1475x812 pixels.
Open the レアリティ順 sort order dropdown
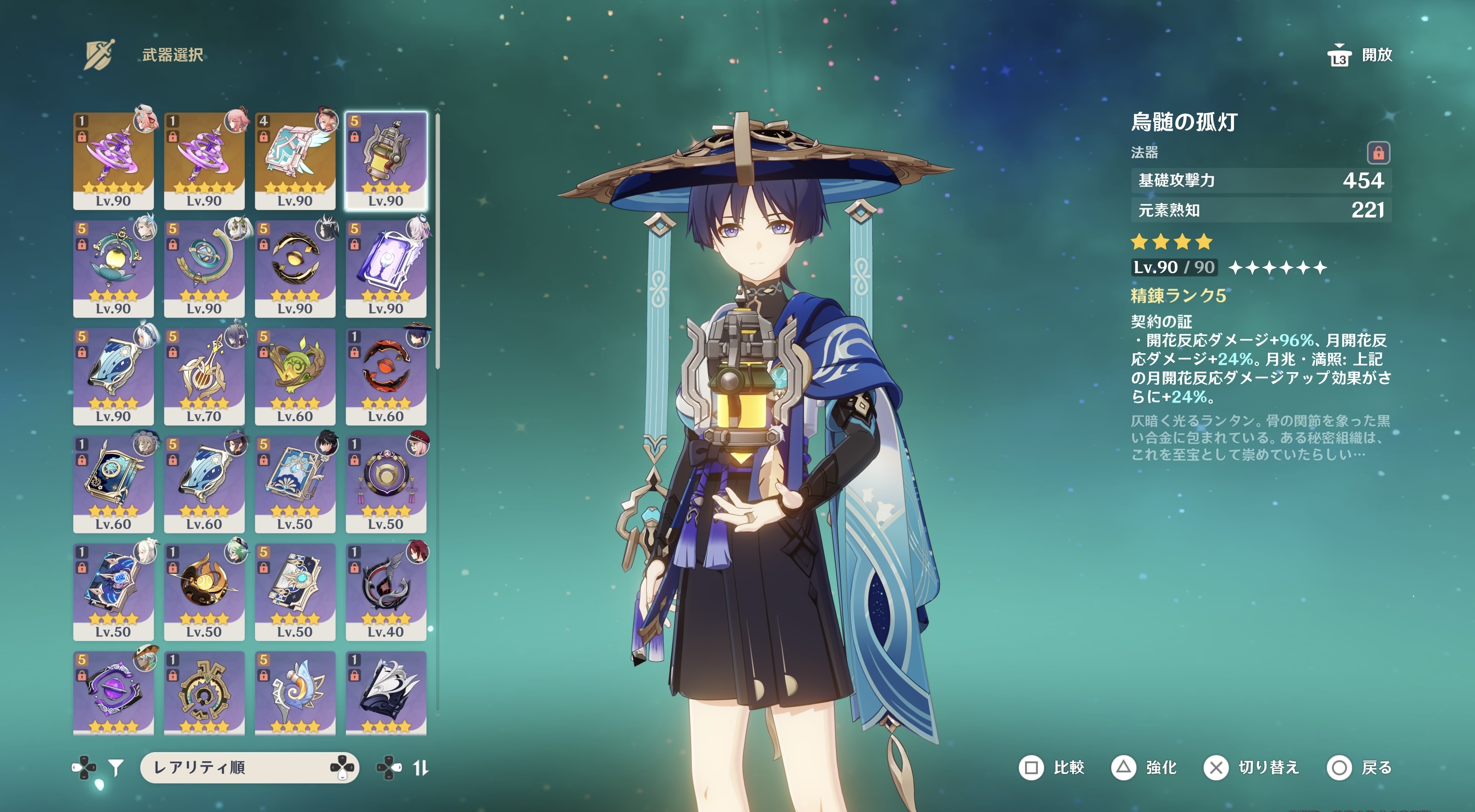(x=249, y=767)
